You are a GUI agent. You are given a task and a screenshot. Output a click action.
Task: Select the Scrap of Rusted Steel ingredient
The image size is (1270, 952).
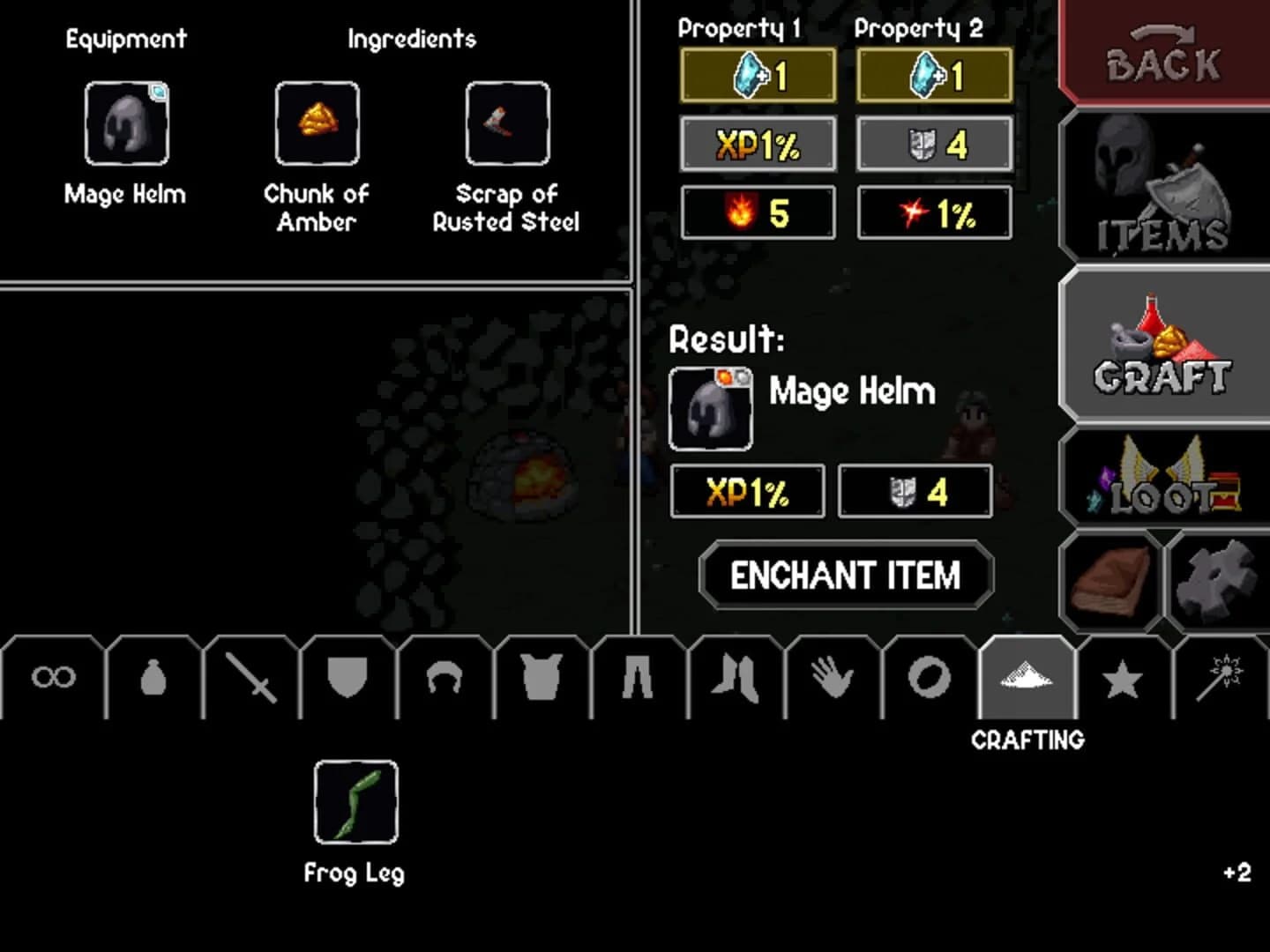pyautogui.click(x=504, y=125)
